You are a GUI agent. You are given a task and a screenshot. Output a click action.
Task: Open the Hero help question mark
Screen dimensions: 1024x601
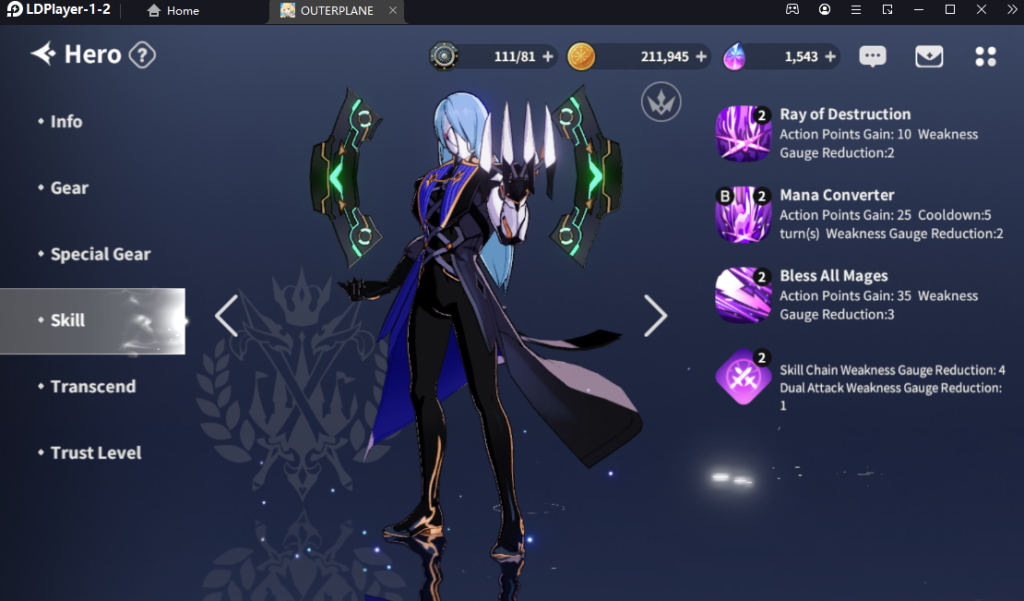(143, 55)
